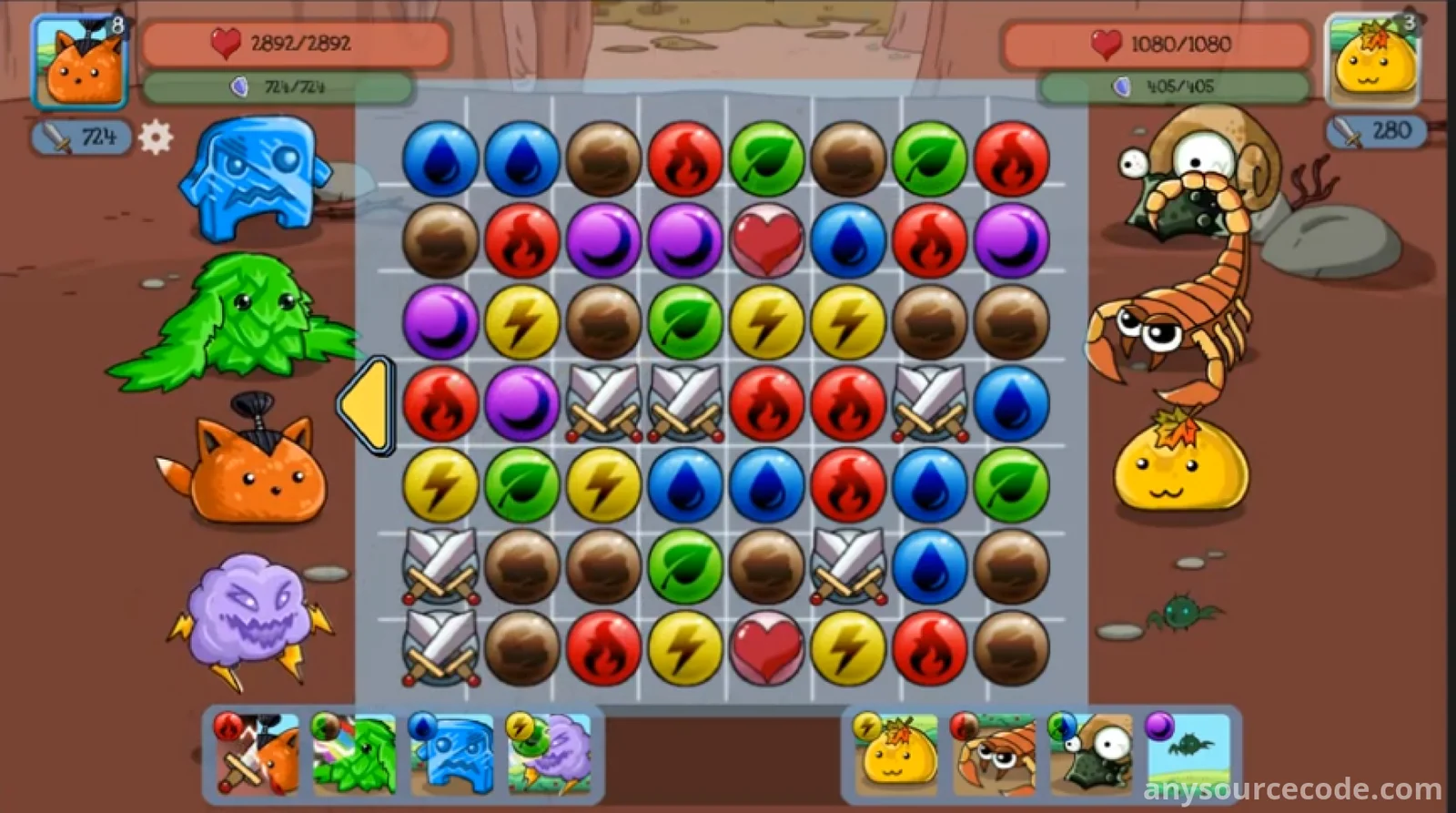Select the heart tile between two lightning orbs
1456x813 pixels.
click(x=766, y=649)
